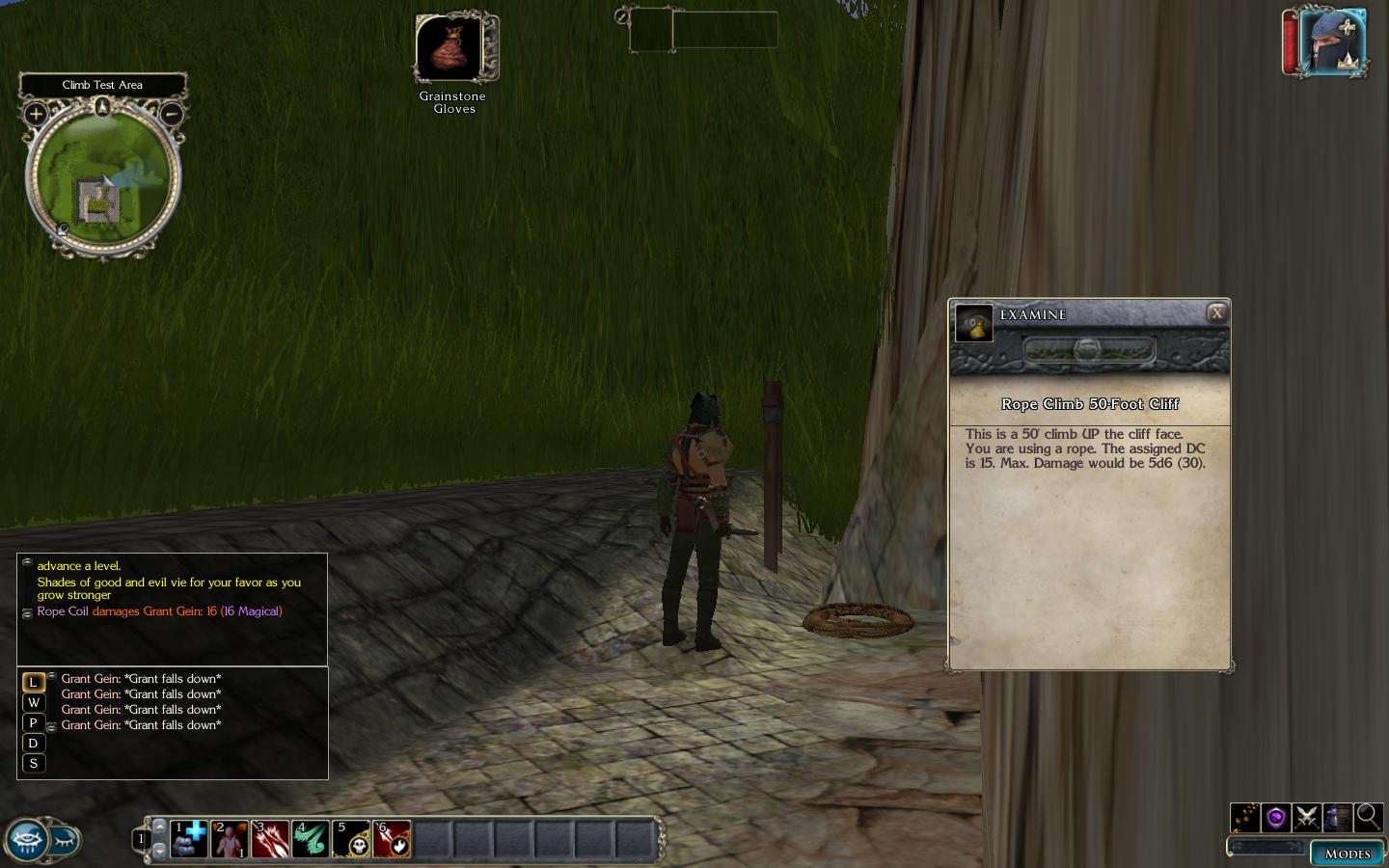
Task: Select the D chat channel
Action: (33, 743)
